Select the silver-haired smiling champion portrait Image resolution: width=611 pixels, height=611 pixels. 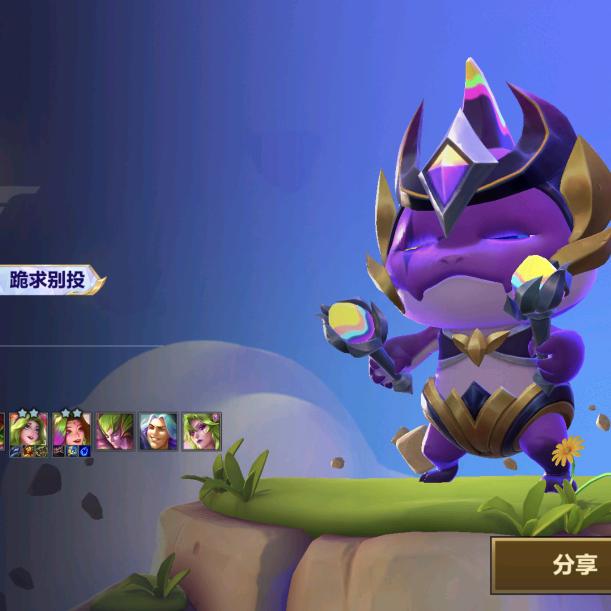[x=157, y=431]
